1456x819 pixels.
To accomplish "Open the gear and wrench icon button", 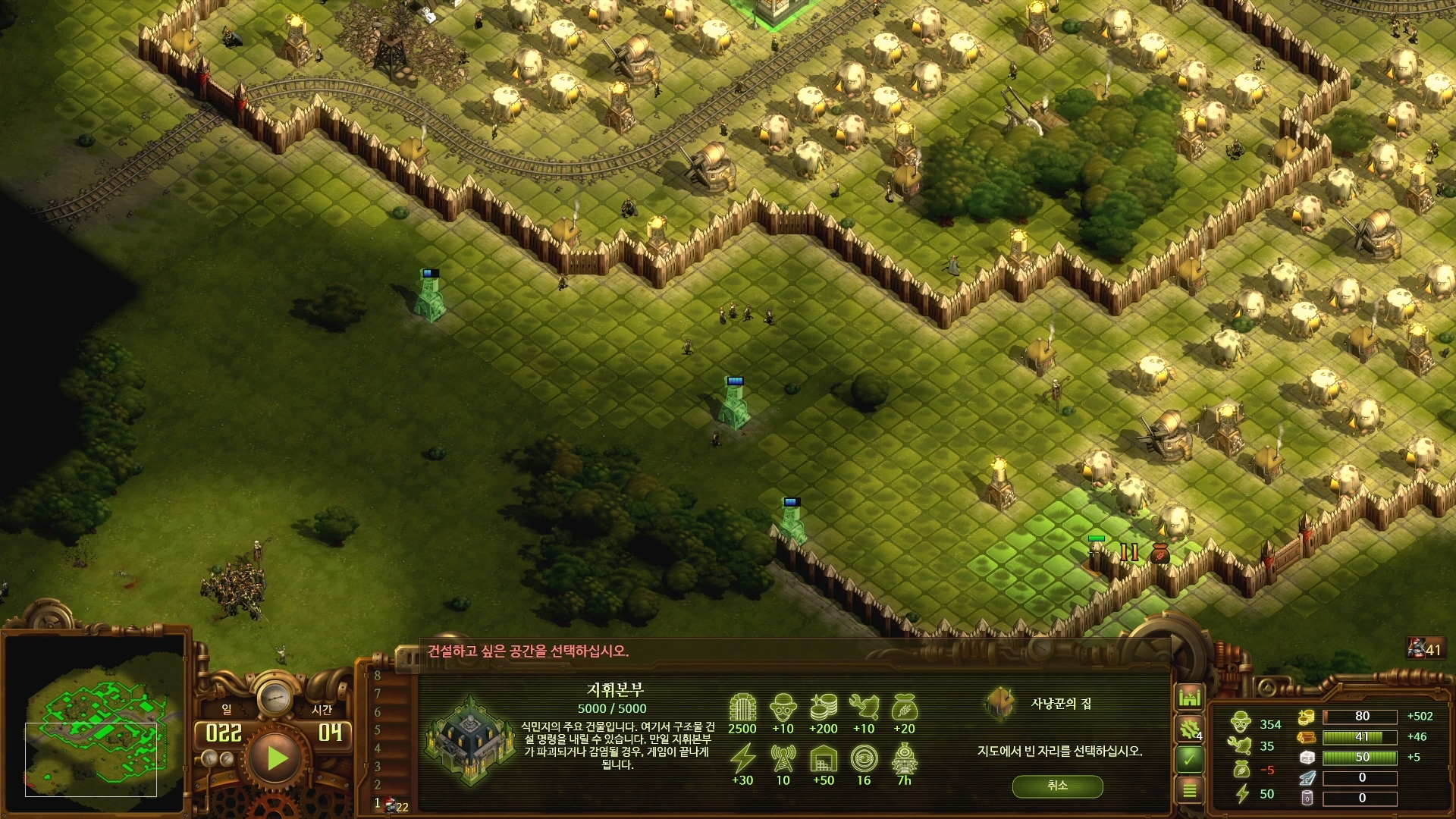I will point(1189,729).
